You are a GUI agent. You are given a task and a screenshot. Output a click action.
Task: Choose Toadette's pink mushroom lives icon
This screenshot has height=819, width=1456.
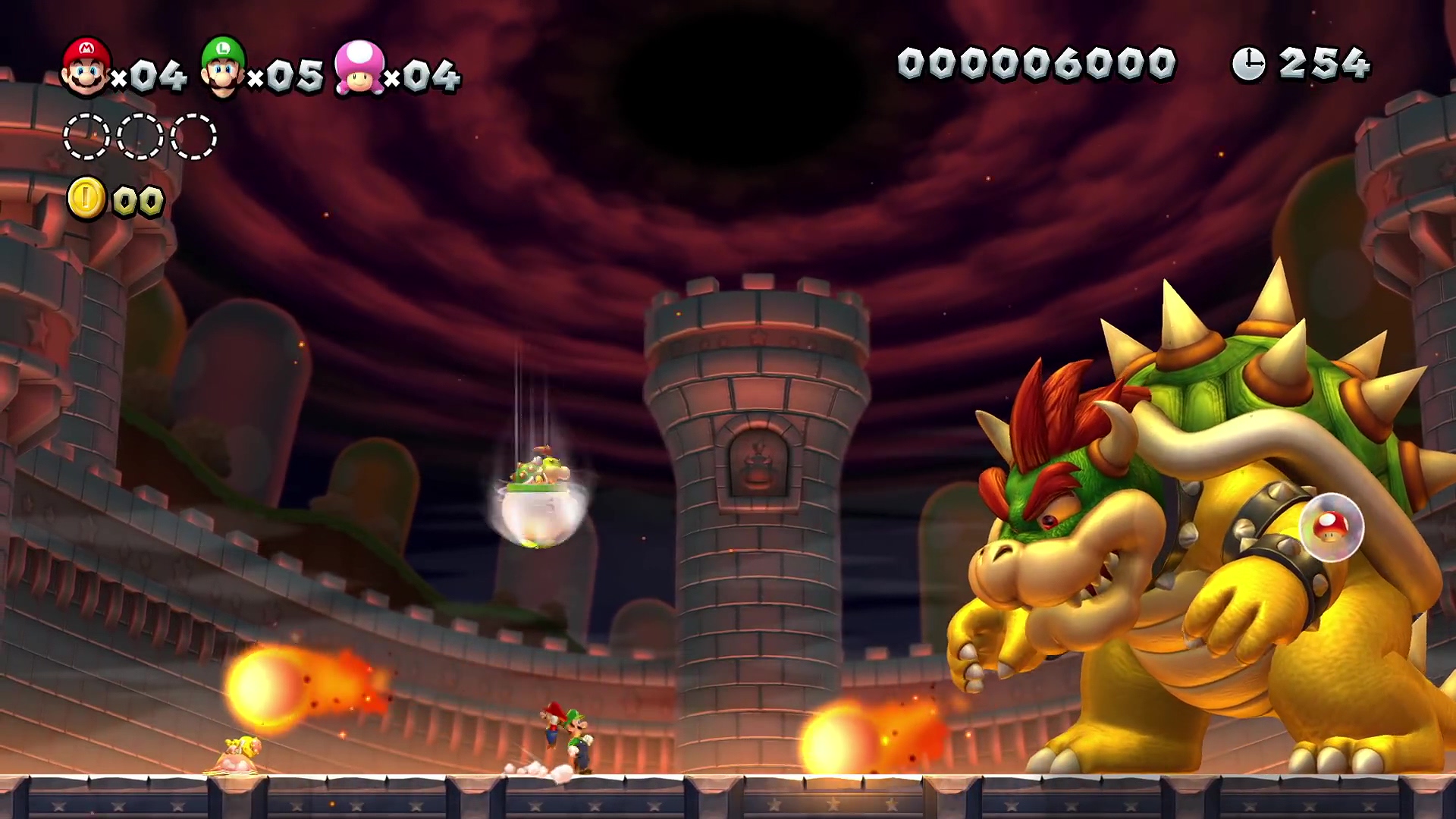[359, 68]
